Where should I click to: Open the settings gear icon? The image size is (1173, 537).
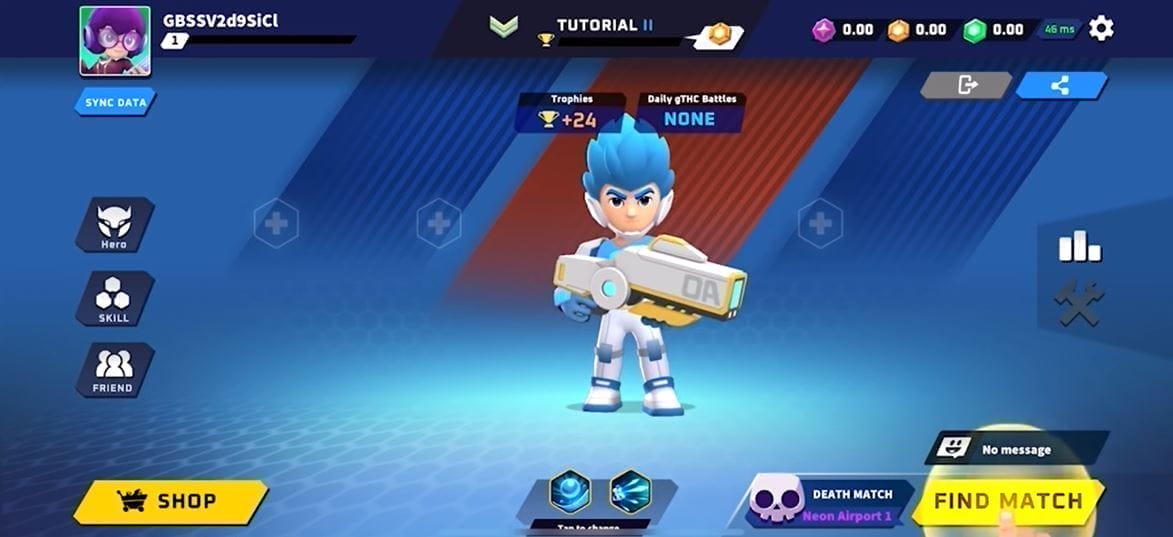click(1101, 28)
